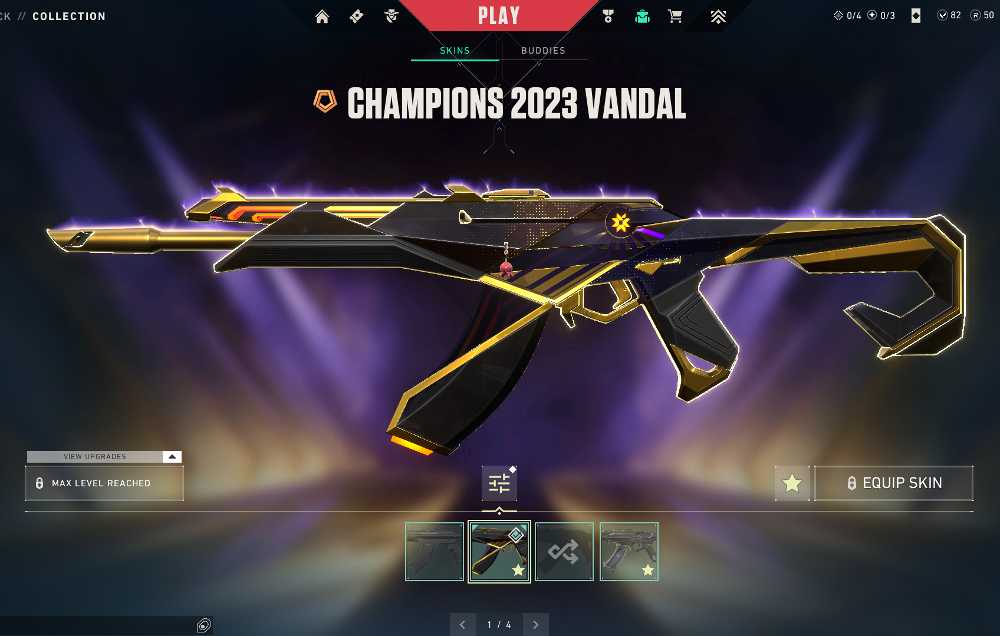Go to the next skin page
This screenshot has height=636, width=1000.
[536, 625]
